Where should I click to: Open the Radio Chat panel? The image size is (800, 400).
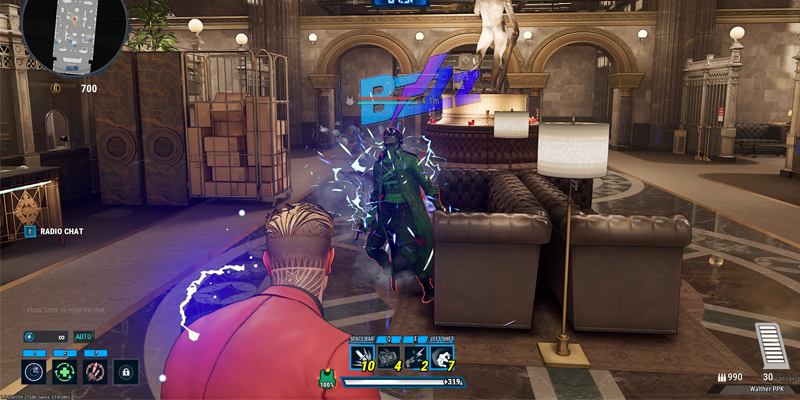tap(61, 232)
